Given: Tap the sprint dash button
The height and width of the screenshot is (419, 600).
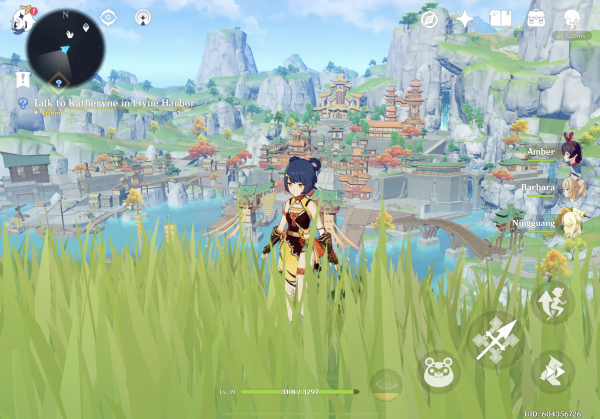Looking at the screenshot, I should [x=553, y=372].
